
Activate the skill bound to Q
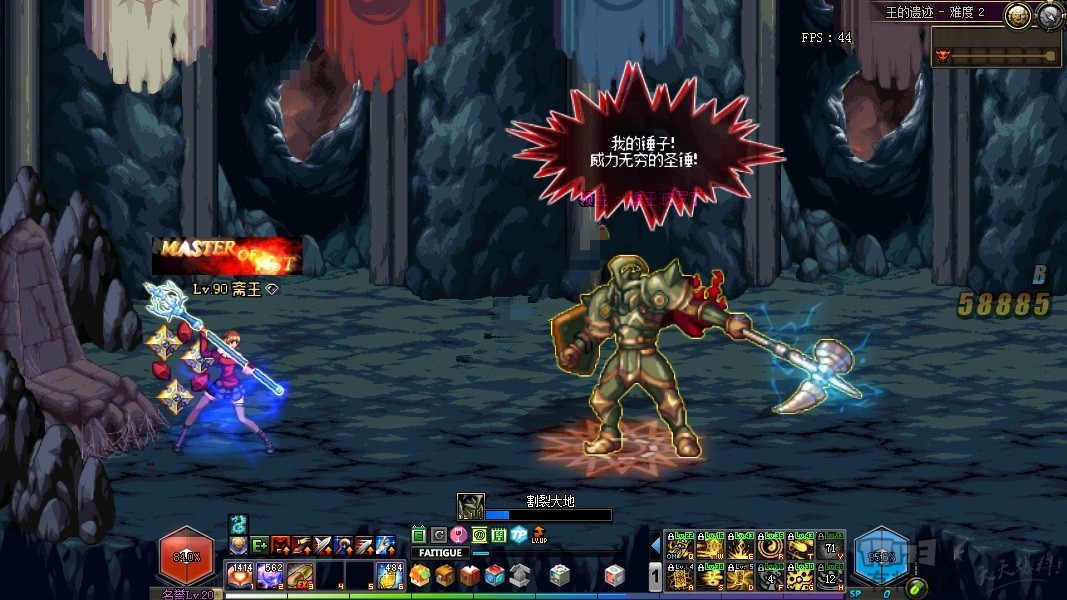click(680, 547)
